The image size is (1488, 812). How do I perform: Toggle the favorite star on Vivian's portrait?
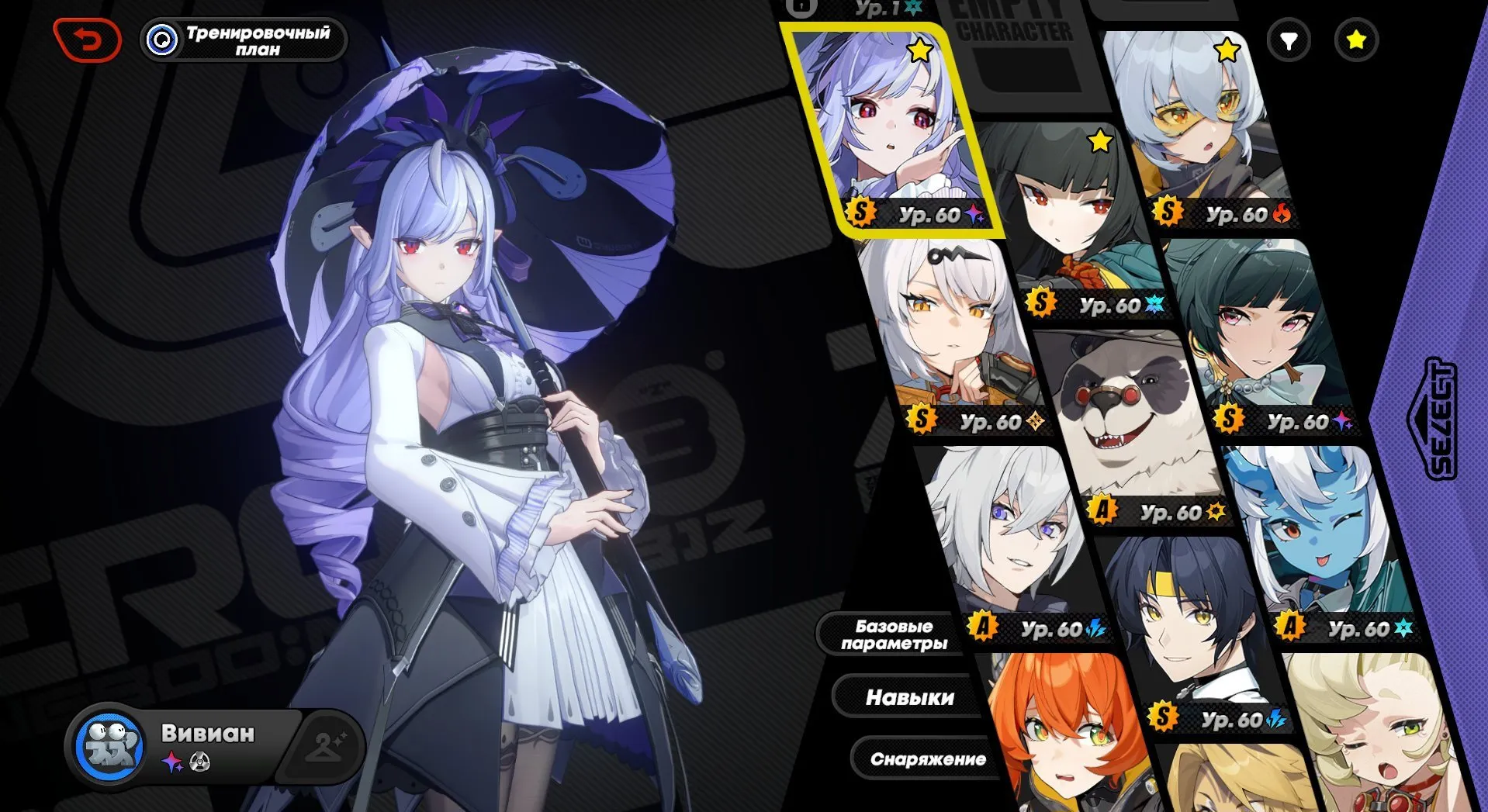click(x=920, y=50)
